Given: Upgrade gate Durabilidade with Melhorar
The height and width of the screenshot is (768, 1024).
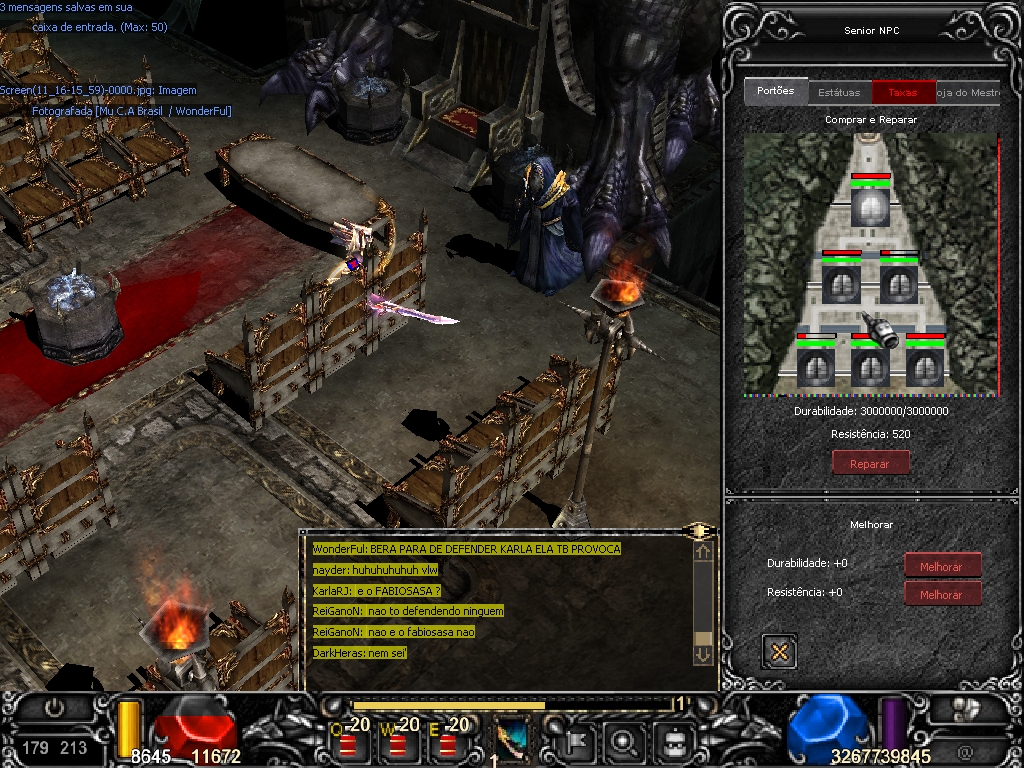Looking at the screenshot, I should pyautogui.click(x=941, y=566).
